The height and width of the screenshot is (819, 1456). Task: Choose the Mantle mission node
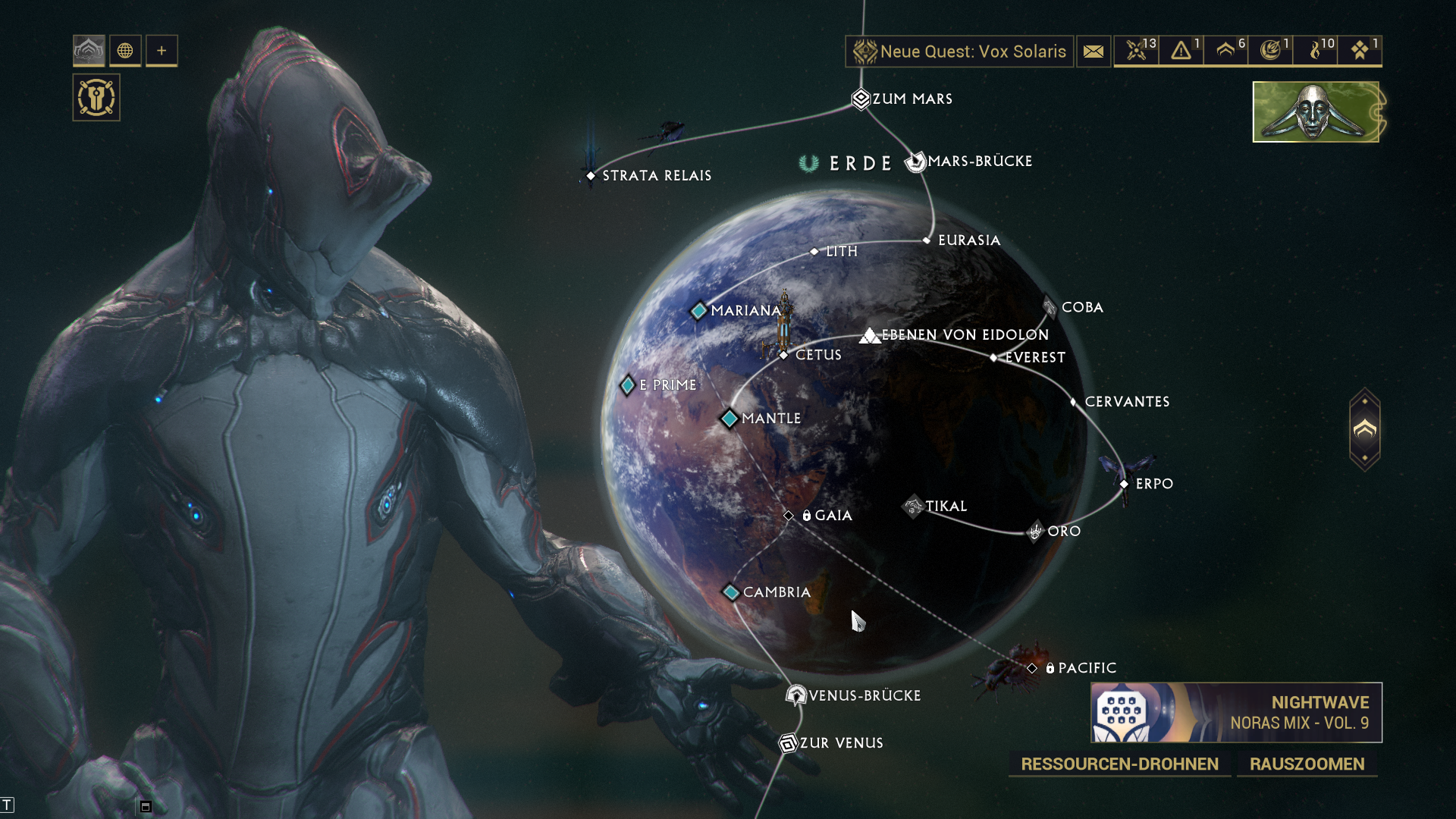[730, 419]
